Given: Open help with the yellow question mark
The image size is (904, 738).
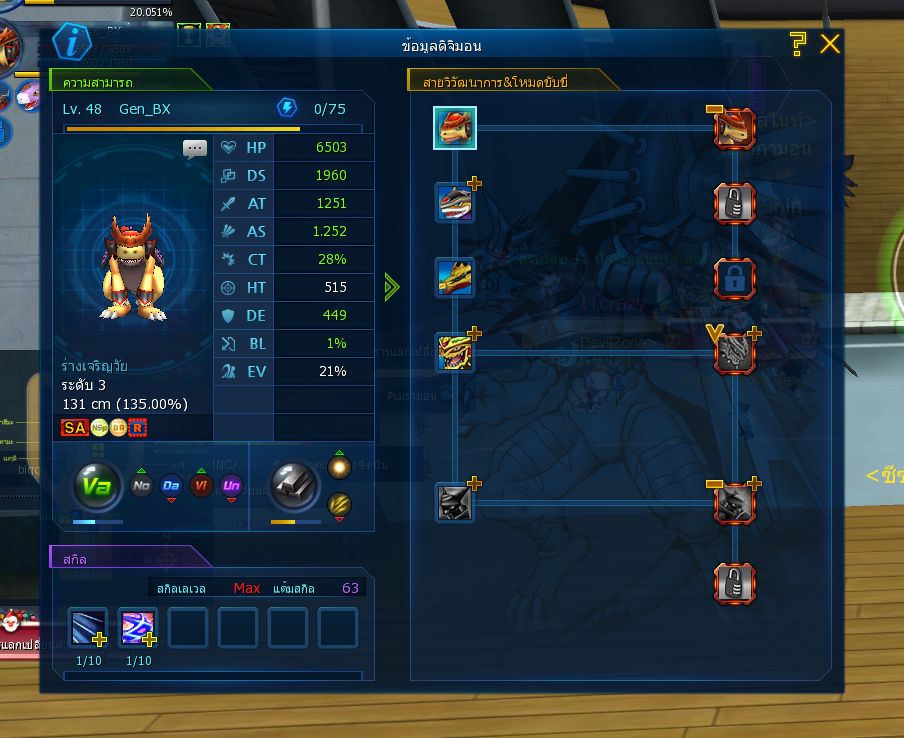Looking at the screenshot, I should pyautogui.click(x=797, y=44).
